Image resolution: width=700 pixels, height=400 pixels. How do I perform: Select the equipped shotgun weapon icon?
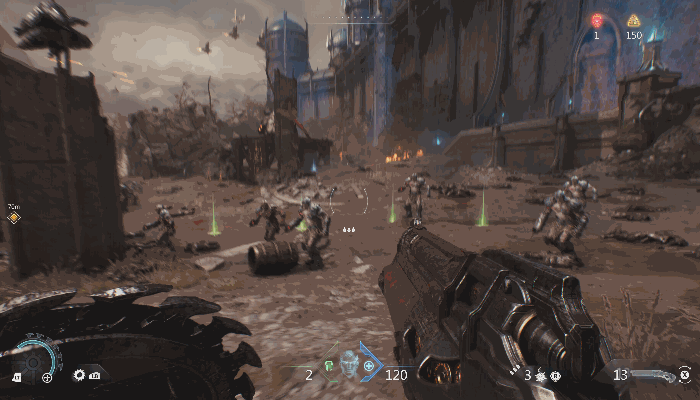(x=652, y=375)
